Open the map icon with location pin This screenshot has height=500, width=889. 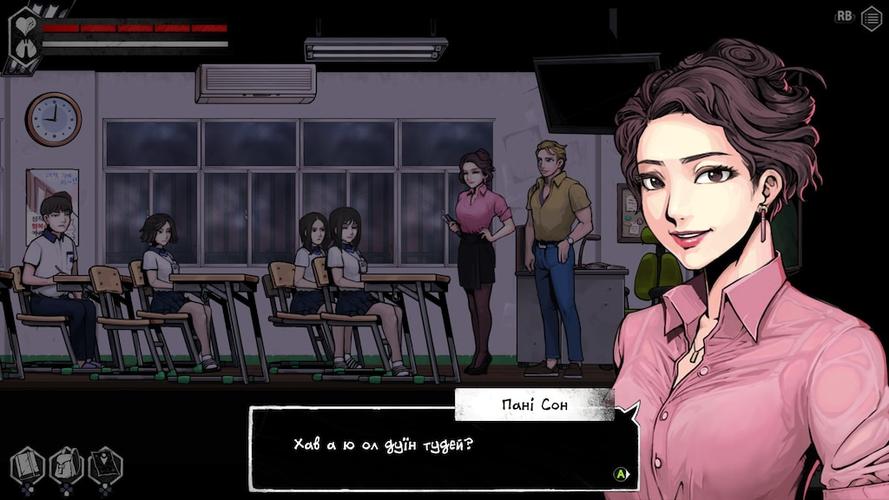[x=105, y=466]
